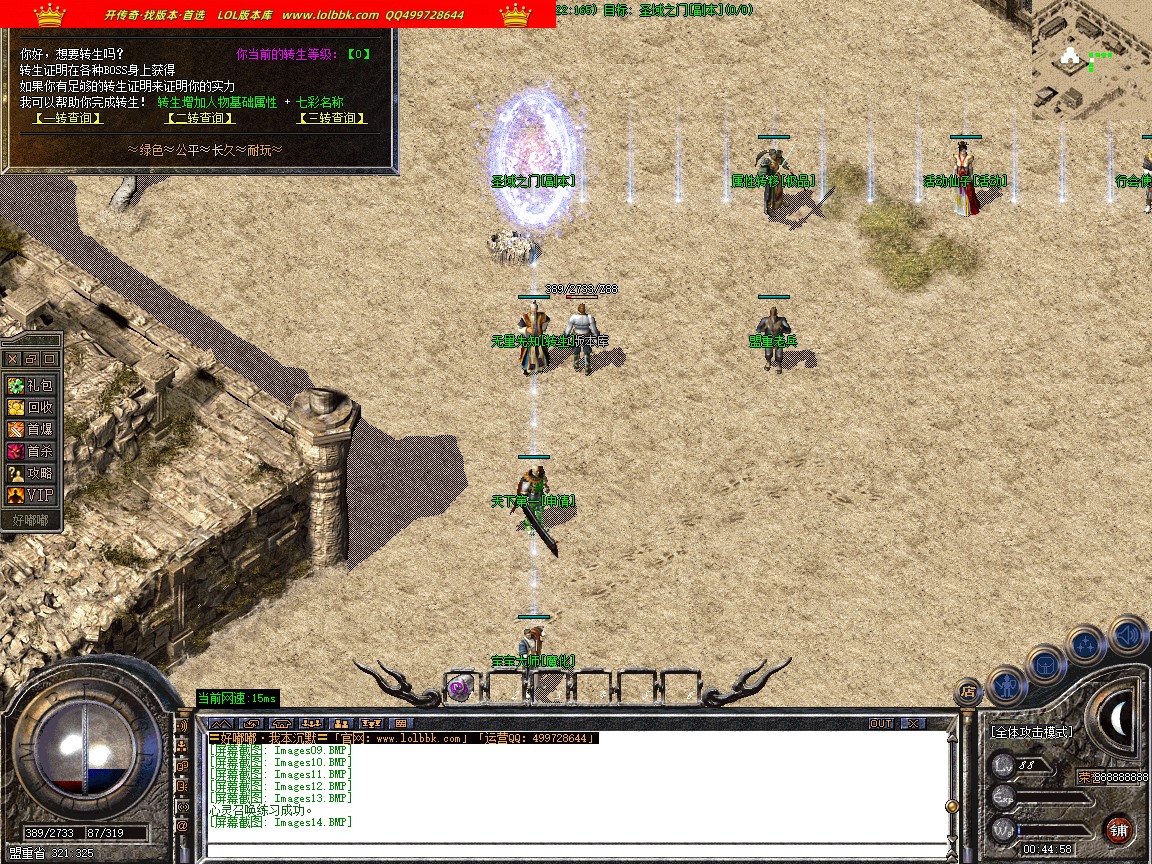Image resolution: width=1152 pixels, height=864 pixels.
Task: Toggle the sound speaker icon
Action: coord(1127,633)
